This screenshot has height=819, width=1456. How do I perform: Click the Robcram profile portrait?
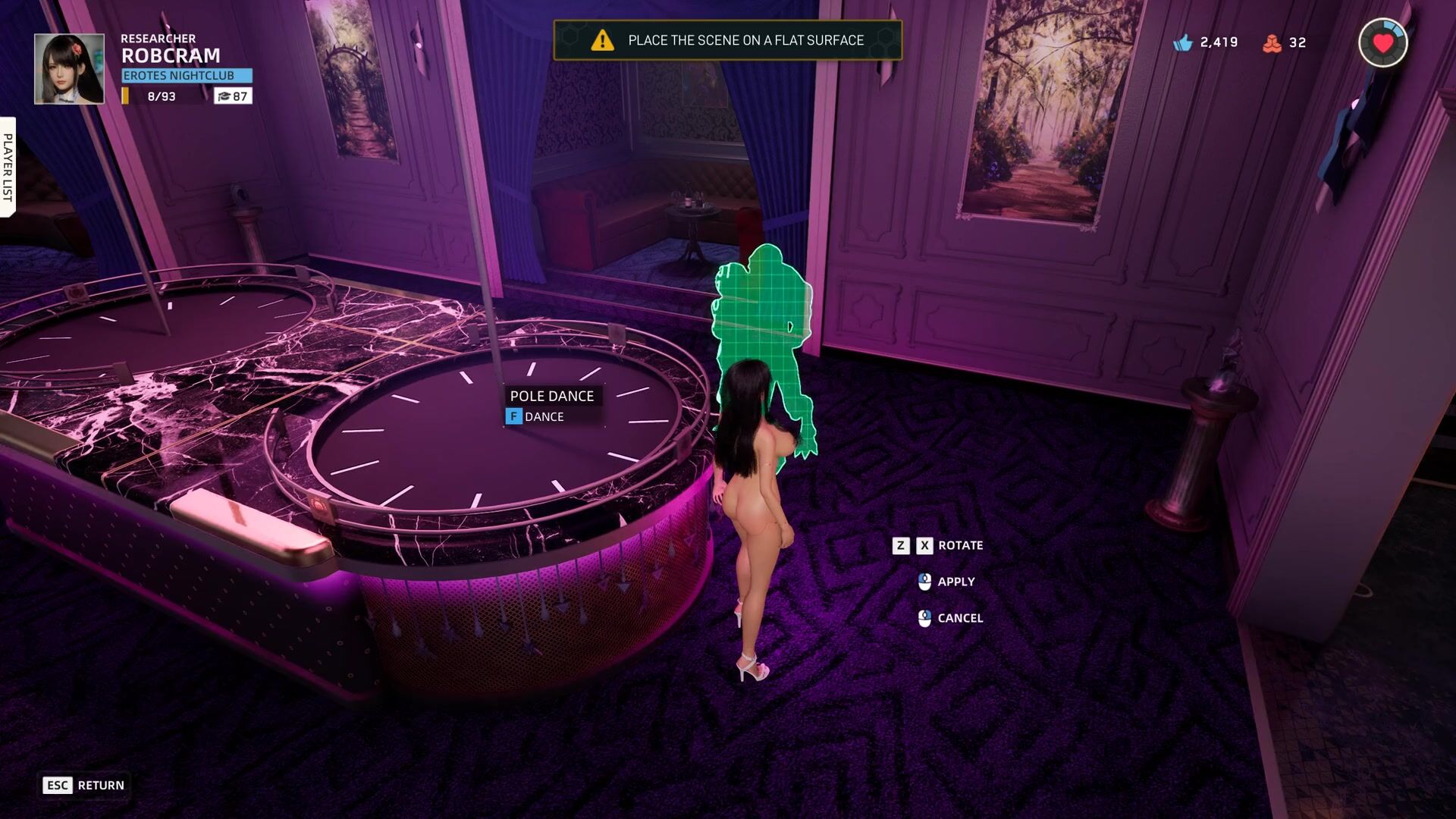point(69,68)
